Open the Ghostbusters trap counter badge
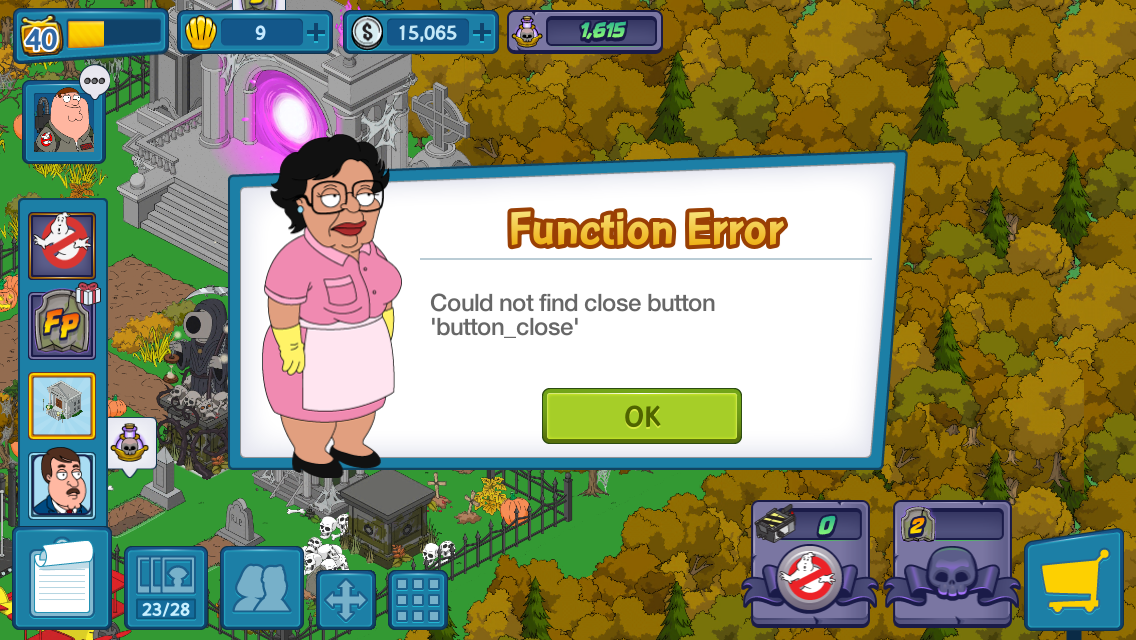 coord(810,562)
